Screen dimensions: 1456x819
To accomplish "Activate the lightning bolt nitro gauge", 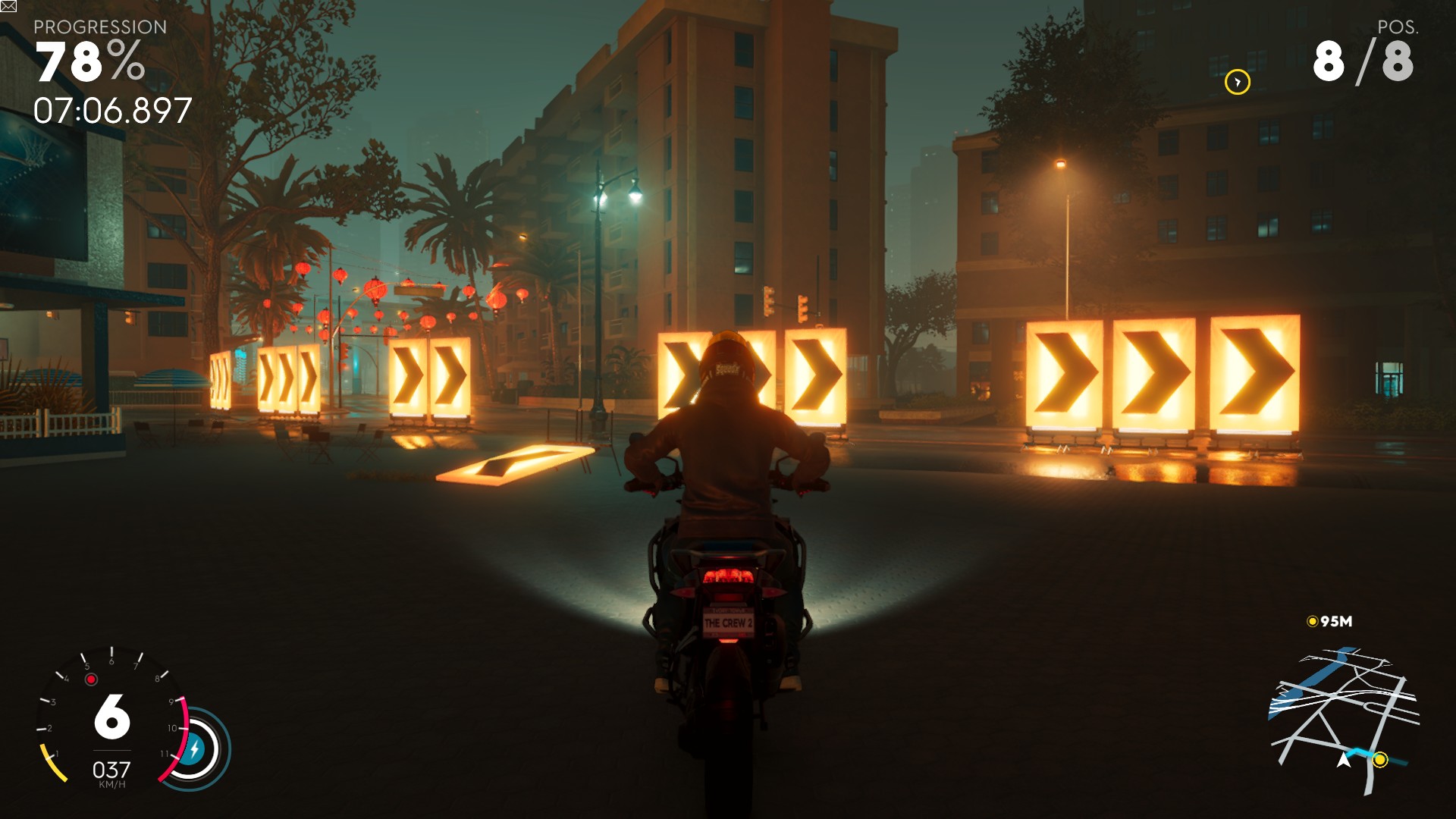I will [x=194, y=749].
